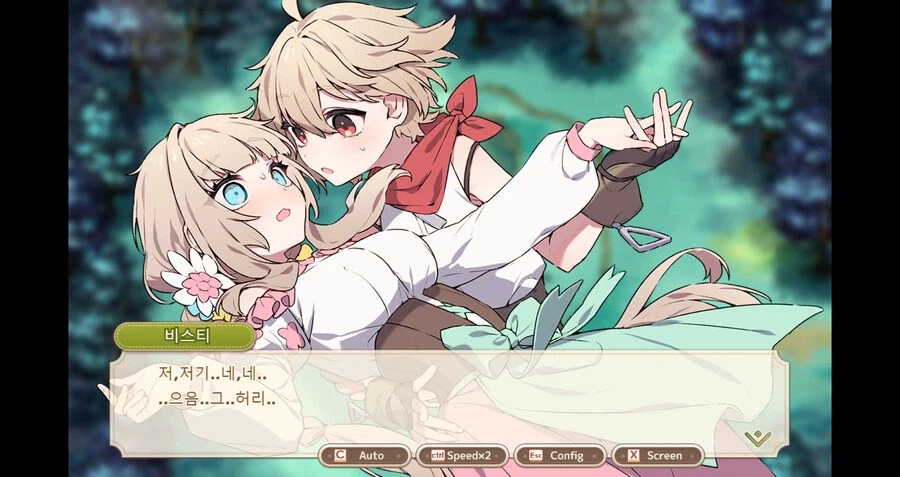Click the Screen button to hide dialogue
The height and width of the screenshot is (477, 900).
tap(656, 456)
